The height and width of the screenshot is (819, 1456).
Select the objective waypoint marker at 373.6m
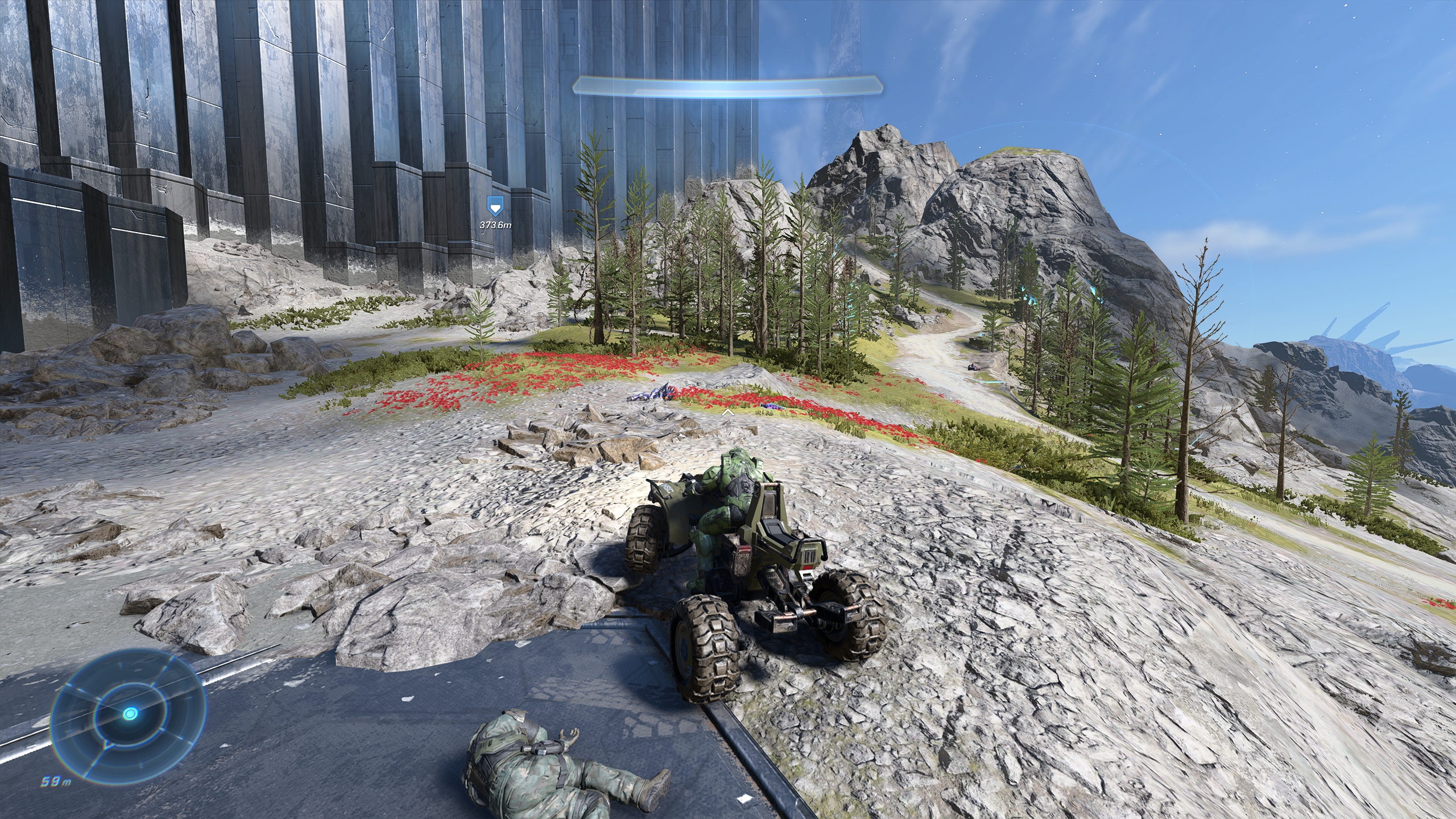click(x=496, y=206)
